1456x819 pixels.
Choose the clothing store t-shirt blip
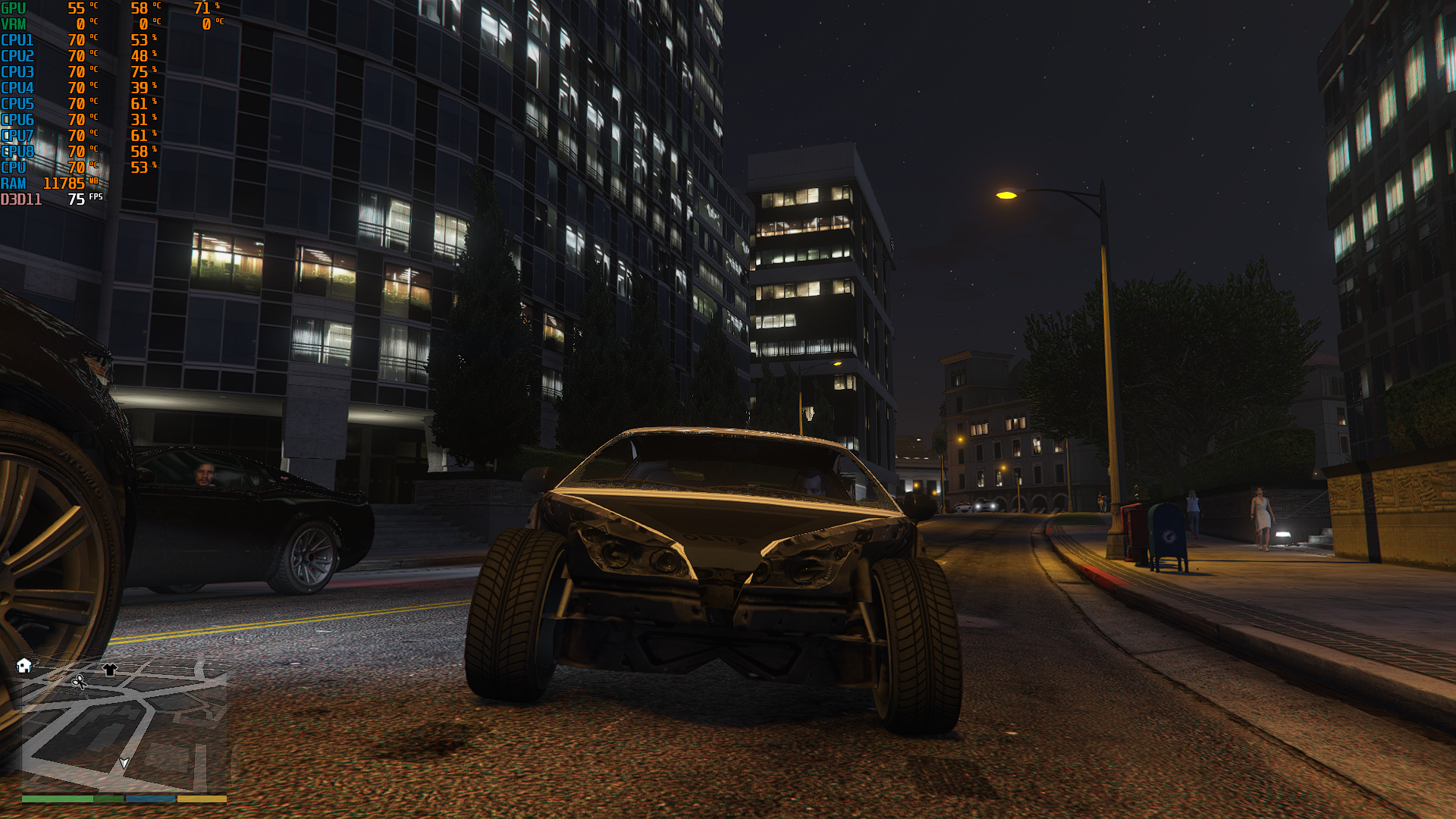coord(110,670)
